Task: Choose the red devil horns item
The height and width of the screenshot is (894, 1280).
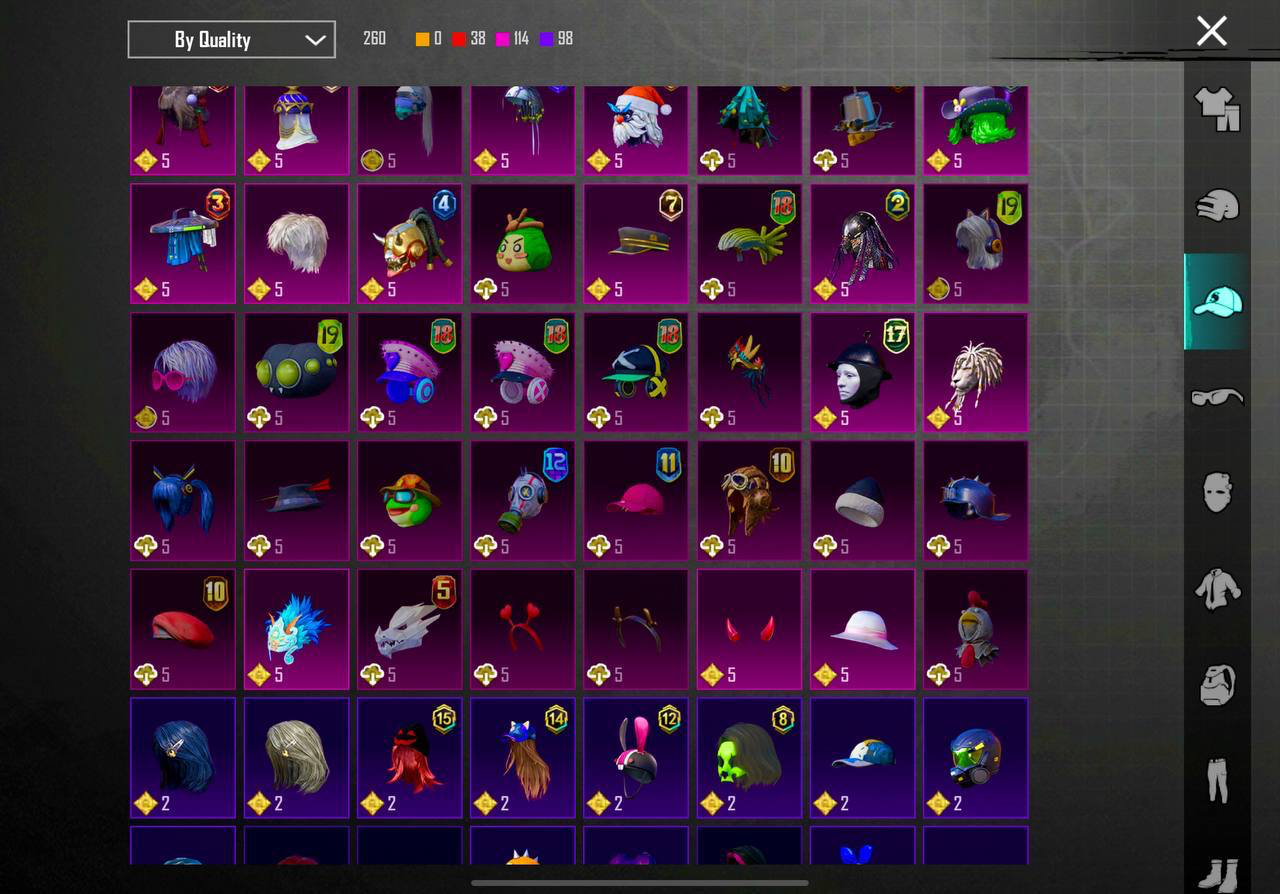Action: coord(749,629)
